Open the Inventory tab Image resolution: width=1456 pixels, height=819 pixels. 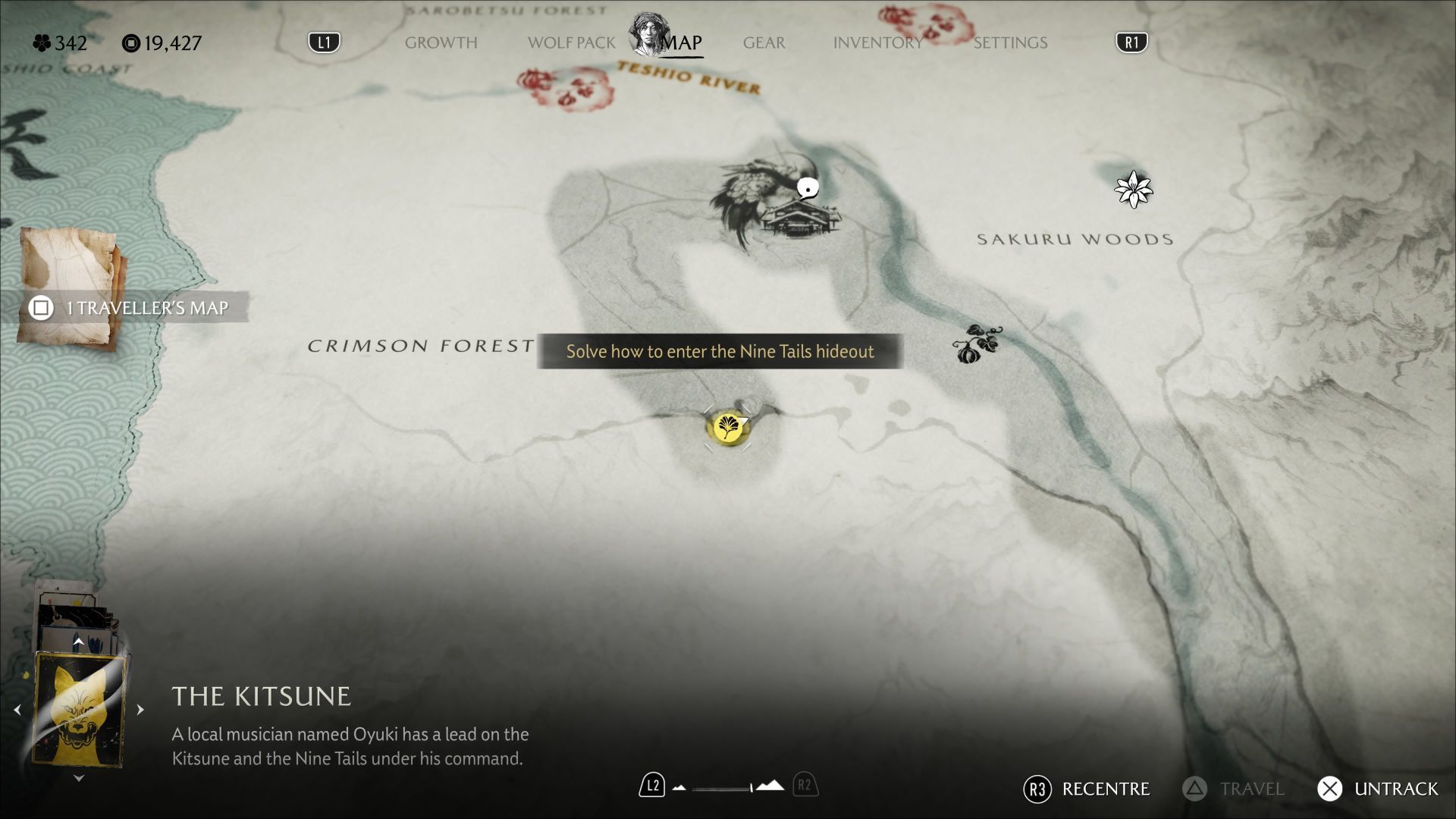pyautogui.click(x=877, y=42)
